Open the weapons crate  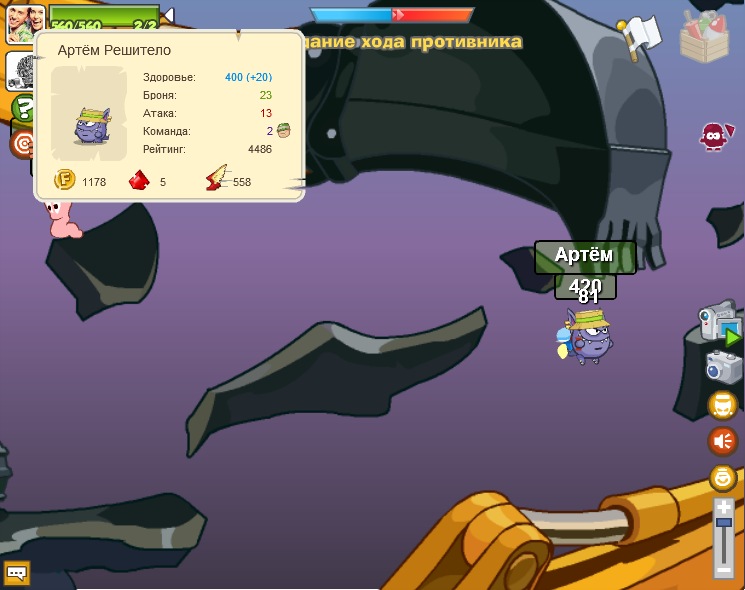coord(705,37)
